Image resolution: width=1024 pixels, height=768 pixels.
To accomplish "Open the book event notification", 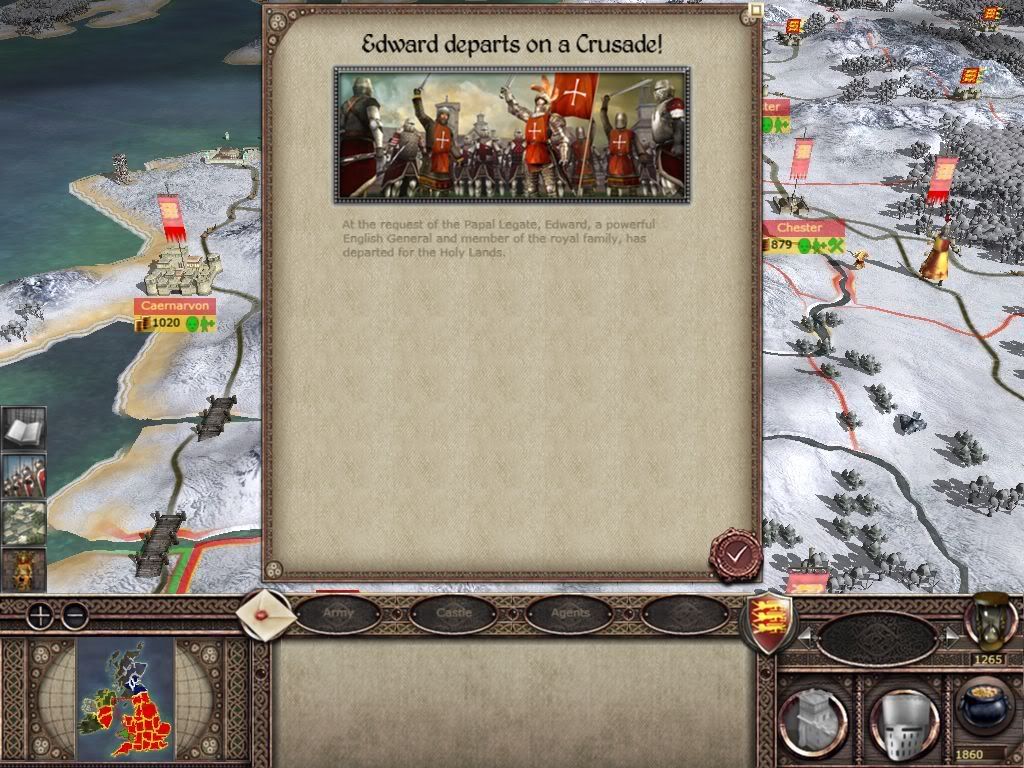I will [23, 430].
